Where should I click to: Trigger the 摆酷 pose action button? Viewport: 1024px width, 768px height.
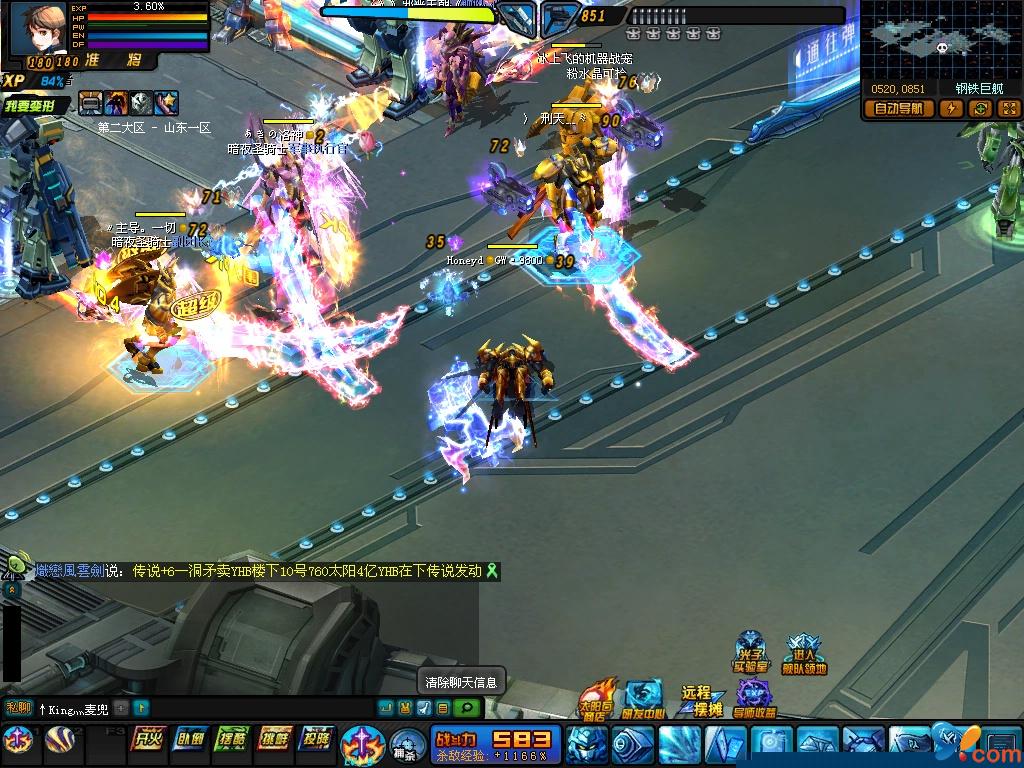(x=233, y=739)
